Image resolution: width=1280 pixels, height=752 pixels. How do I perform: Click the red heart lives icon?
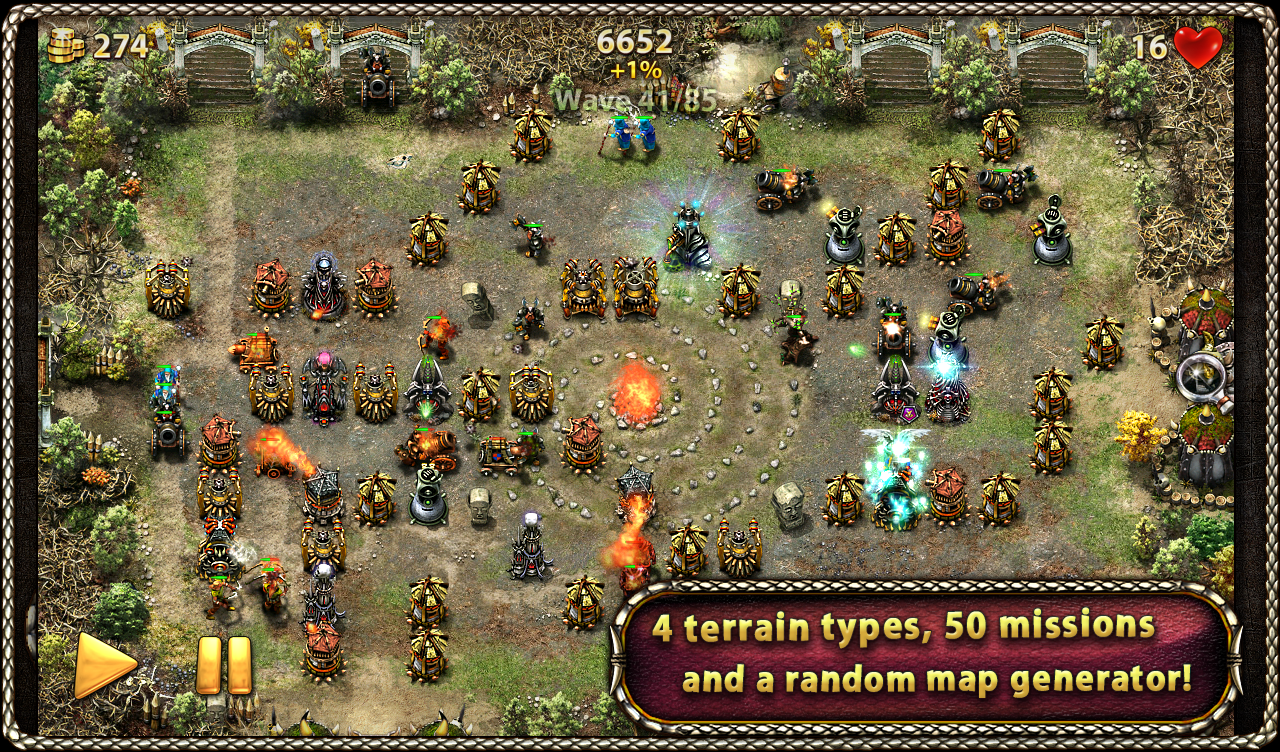(1196, 44)
